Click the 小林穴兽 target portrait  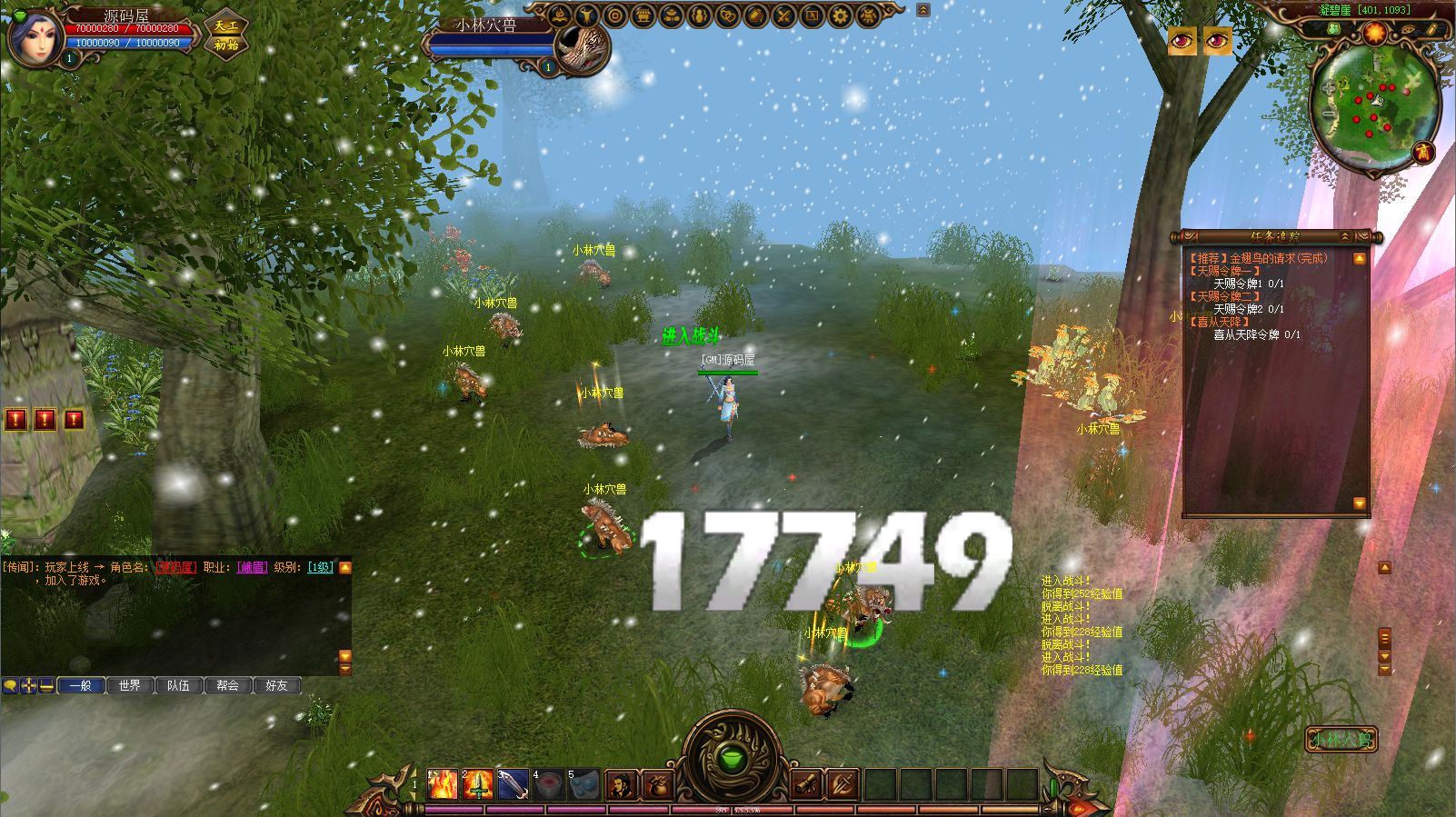[582, 45]
